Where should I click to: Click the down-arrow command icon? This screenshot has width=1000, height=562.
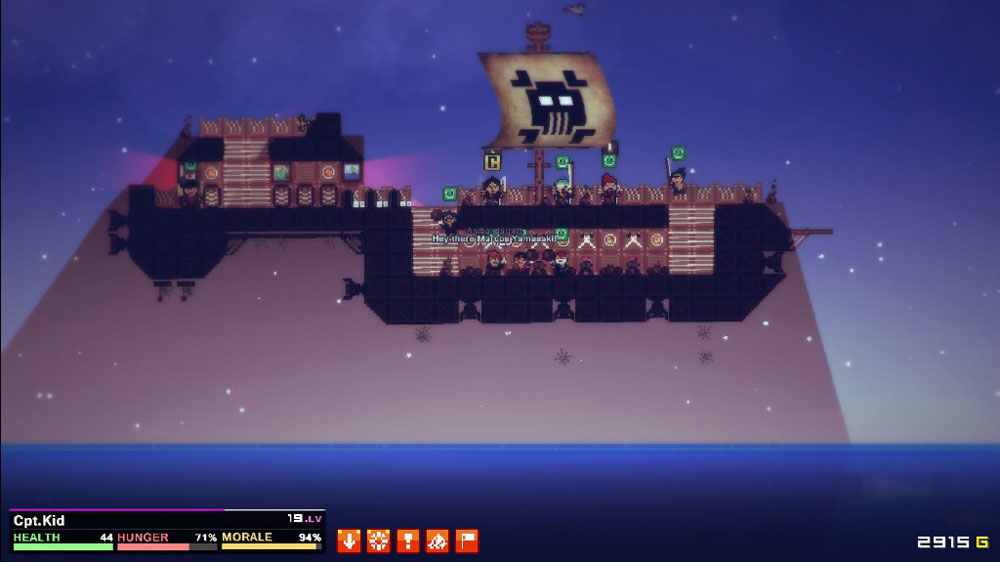[348, 541]
